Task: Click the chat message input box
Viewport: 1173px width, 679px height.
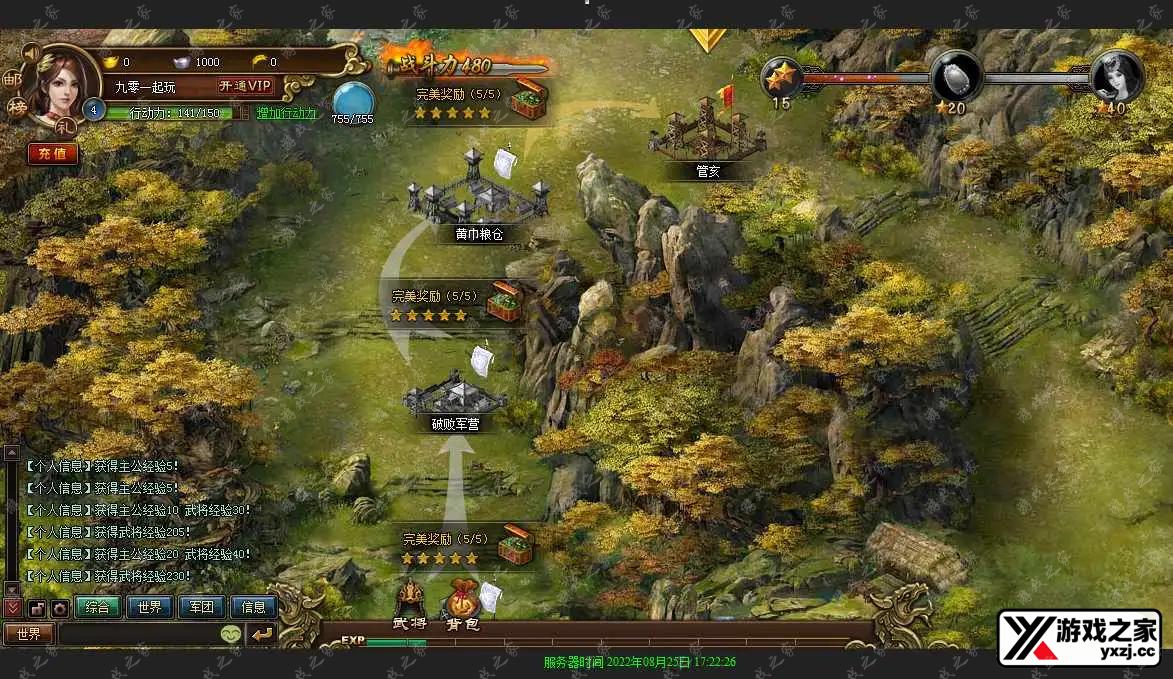Action: coord(138,633)
